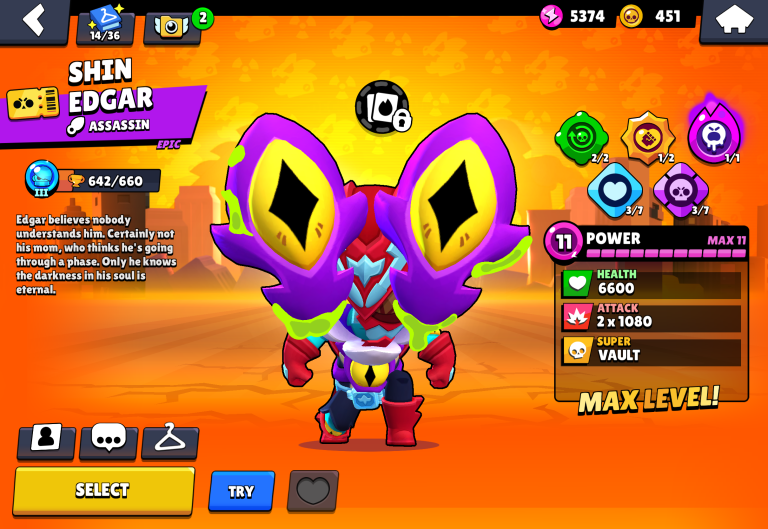The width and height of the screenshot is (768, 529).
Task: Open the purple skull gear slot
Action: coord(680,187)
